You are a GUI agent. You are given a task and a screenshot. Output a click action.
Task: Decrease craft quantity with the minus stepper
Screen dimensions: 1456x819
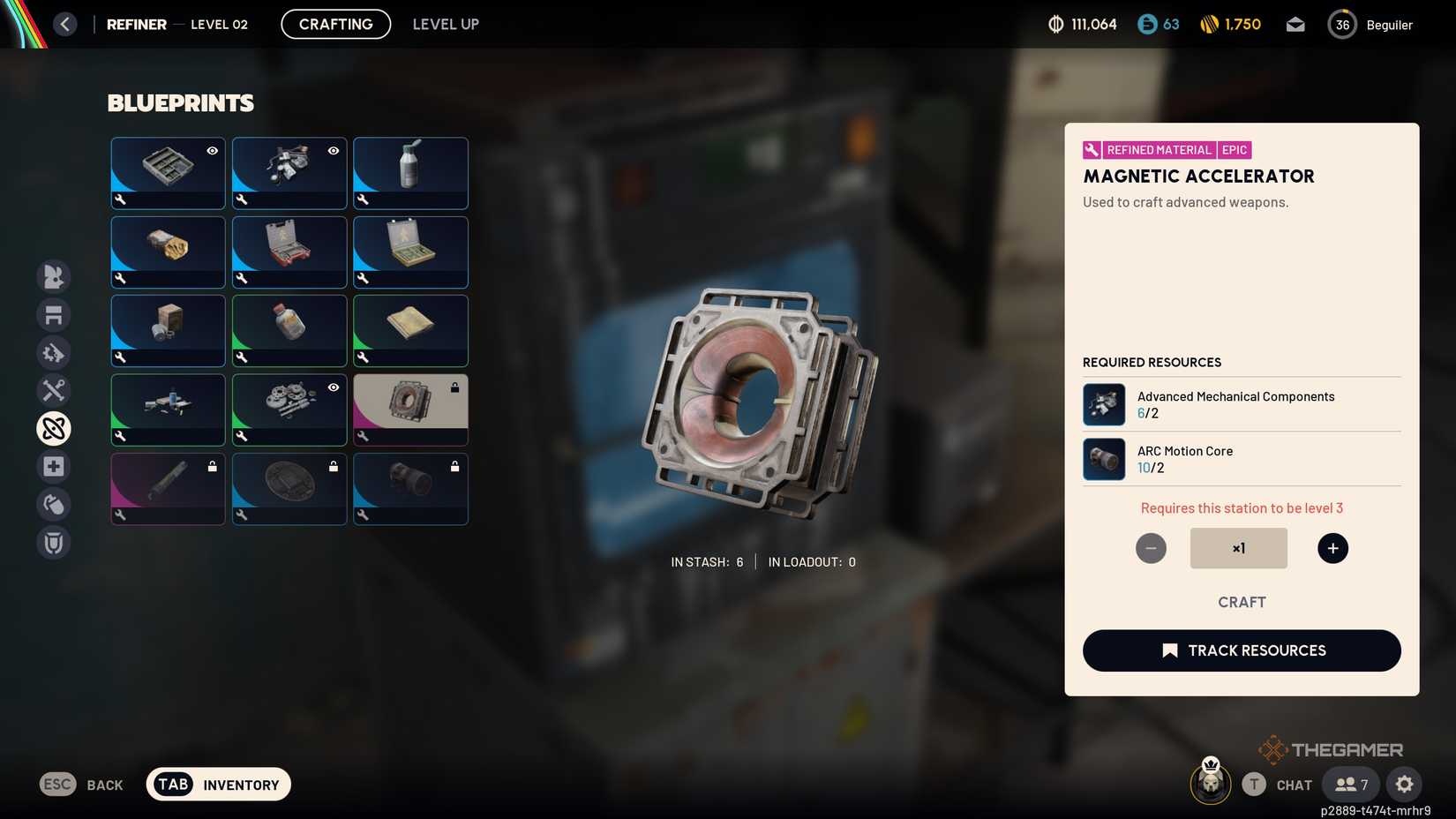pyautogui.click(x=1151, y=547)
